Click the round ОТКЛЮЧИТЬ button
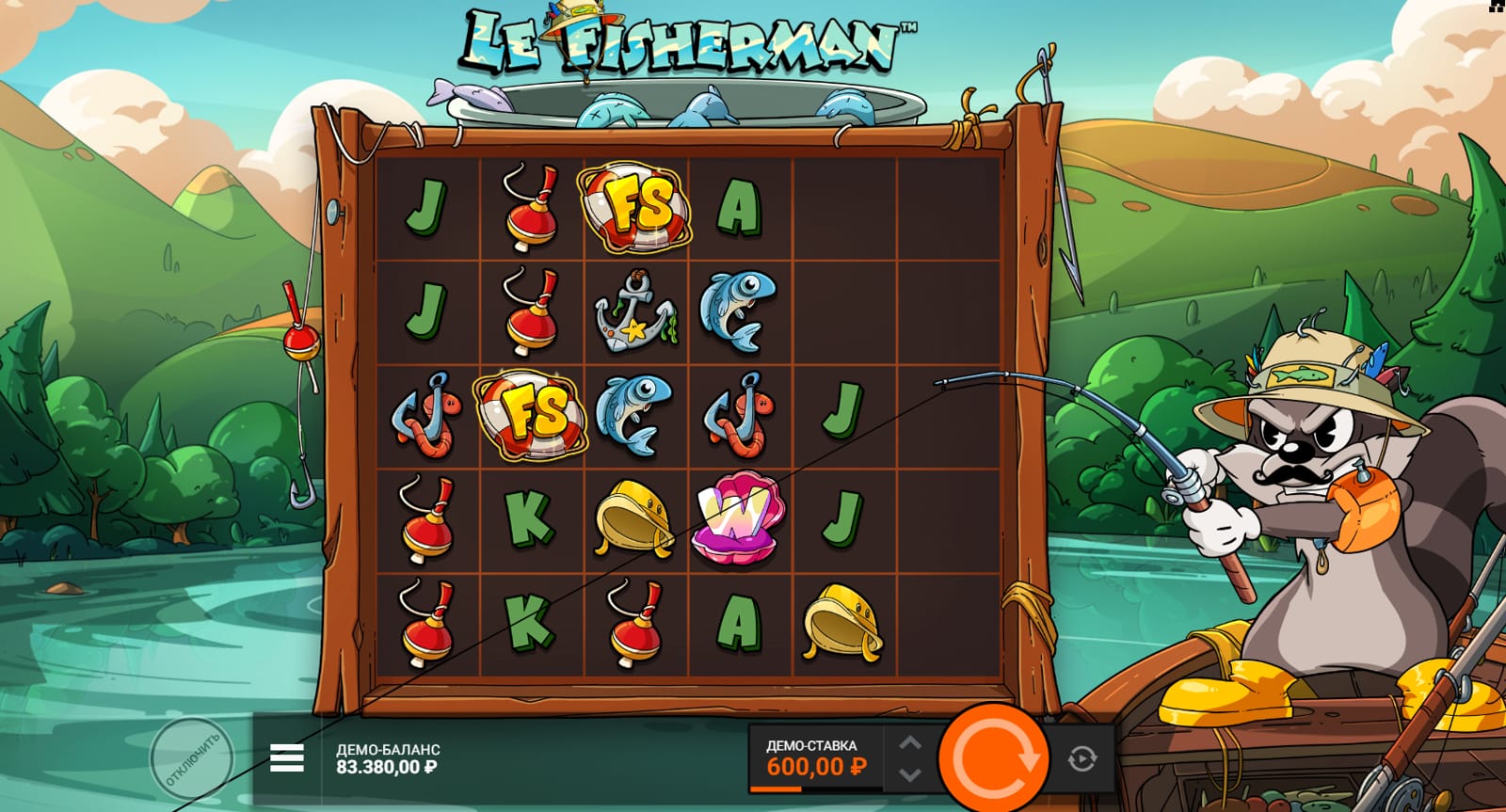This screenshot has width=1506, height=812. 192,758
